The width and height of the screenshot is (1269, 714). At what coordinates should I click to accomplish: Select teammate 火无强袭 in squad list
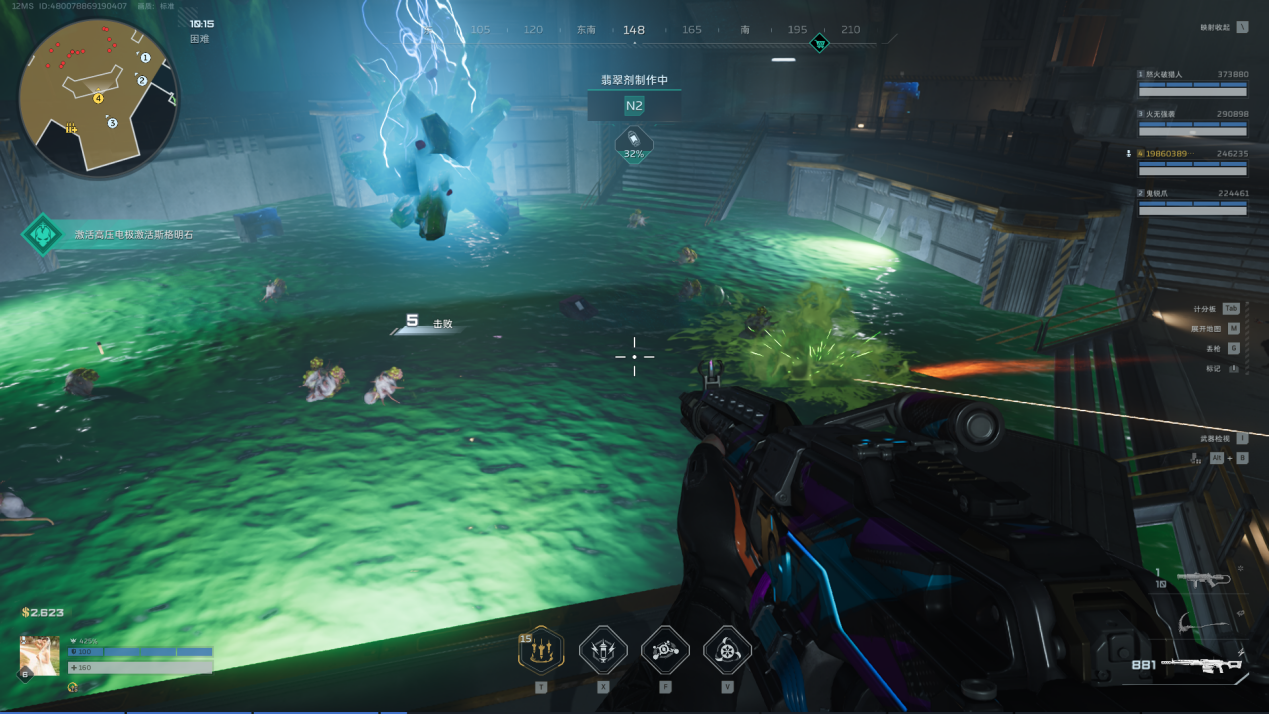coord(1192,122)
